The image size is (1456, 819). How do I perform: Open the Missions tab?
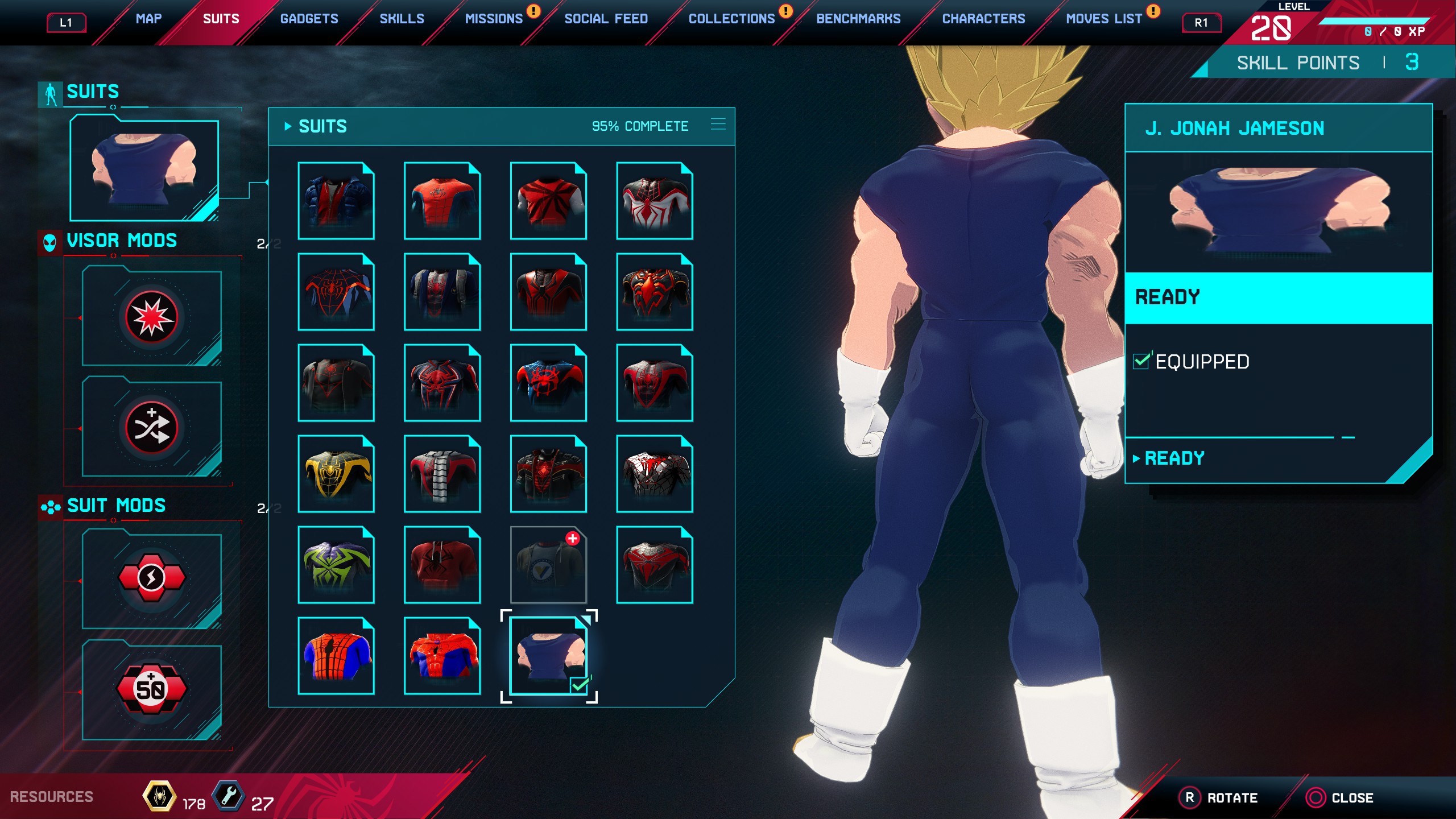click(x=494, y=19)
